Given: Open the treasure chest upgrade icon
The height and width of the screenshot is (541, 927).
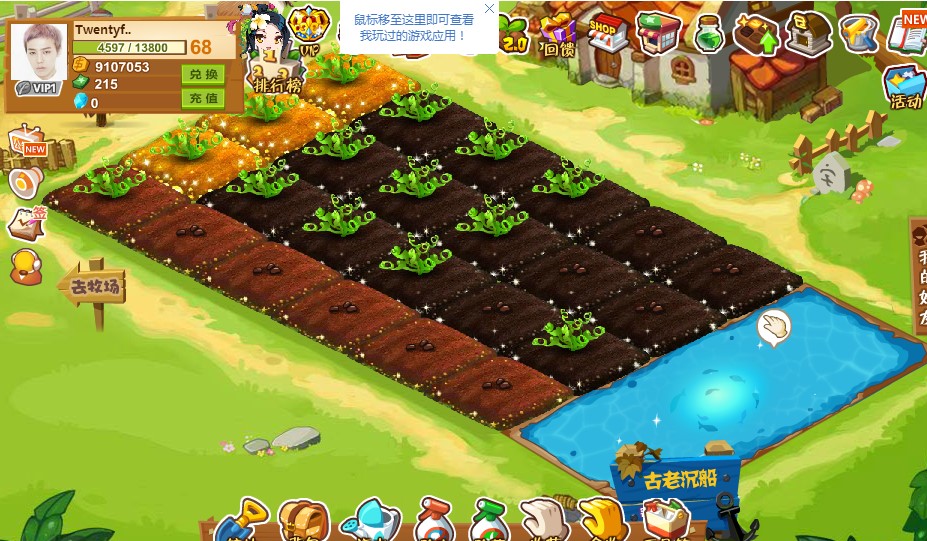Looking at the screenshot, I should [x=756, y=33].
